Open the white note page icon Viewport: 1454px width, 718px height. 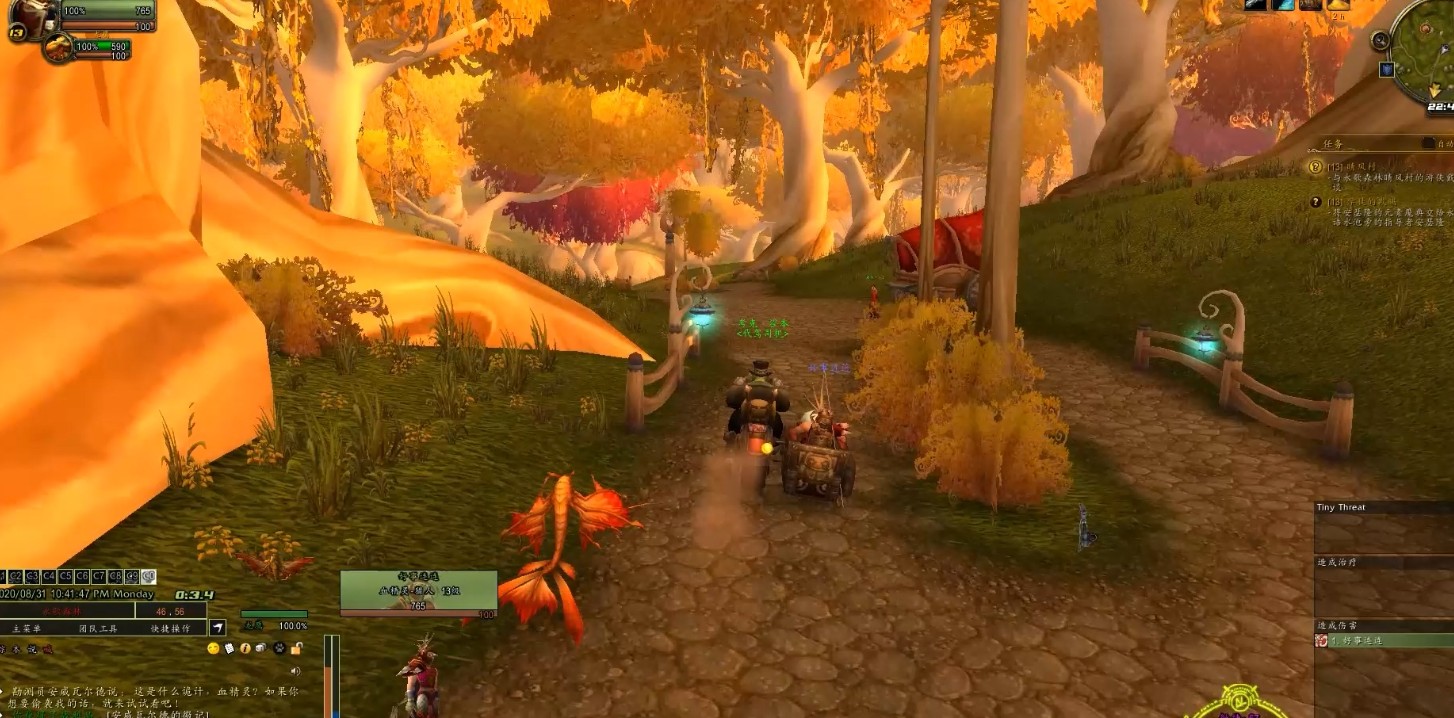tap(229, 649)
